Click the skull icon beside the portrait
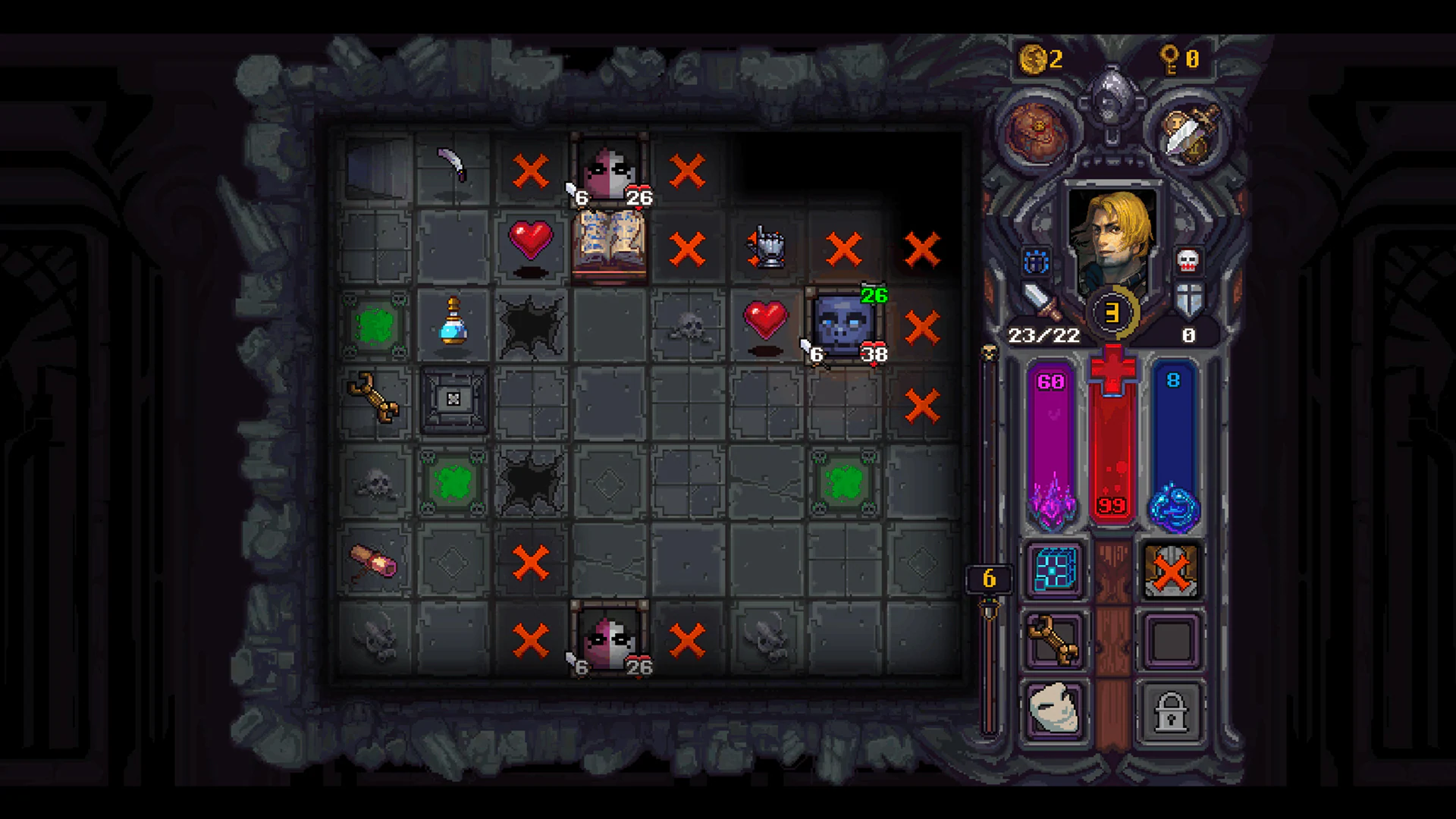This screenshot has width=1456, height=819. [x=1188, y=262]
